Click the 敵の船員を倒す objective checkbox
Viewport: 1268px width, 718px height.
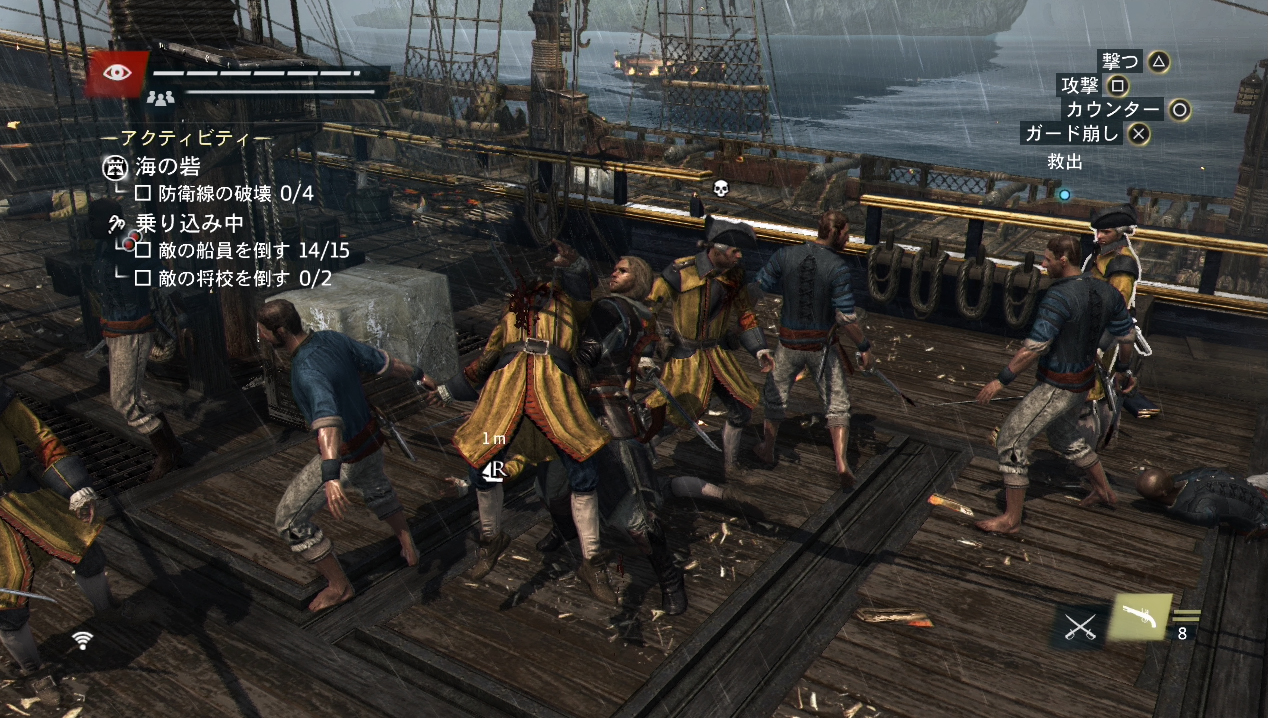point(143,250)
